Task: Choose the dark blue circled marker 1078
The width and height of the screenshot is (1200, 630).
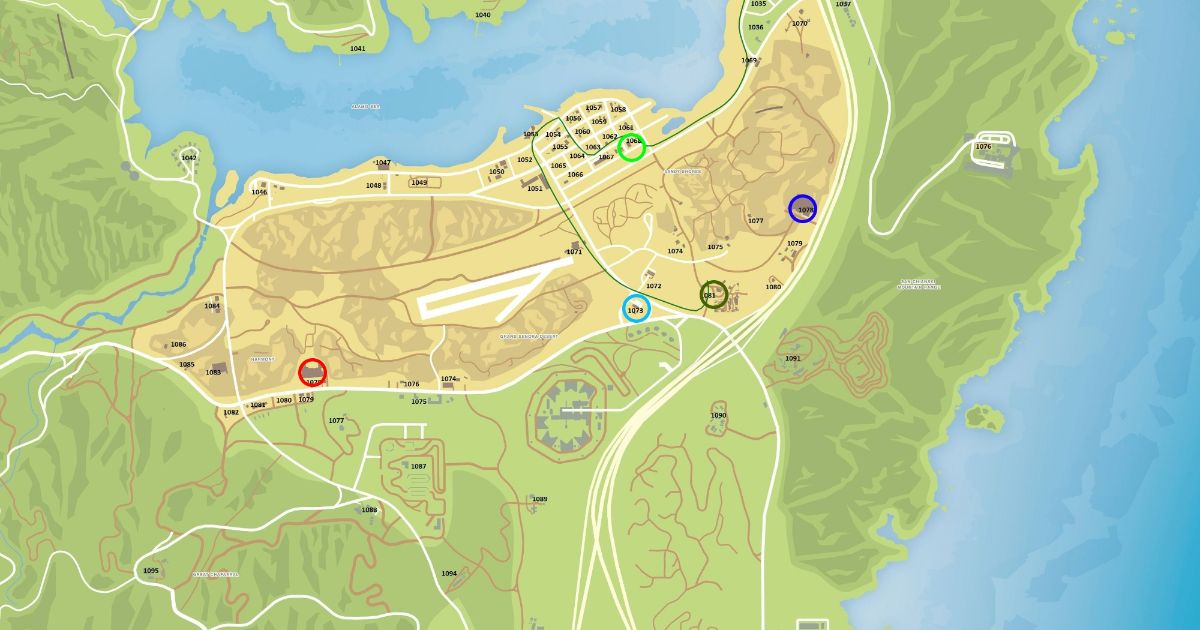Action: [803, 208]
